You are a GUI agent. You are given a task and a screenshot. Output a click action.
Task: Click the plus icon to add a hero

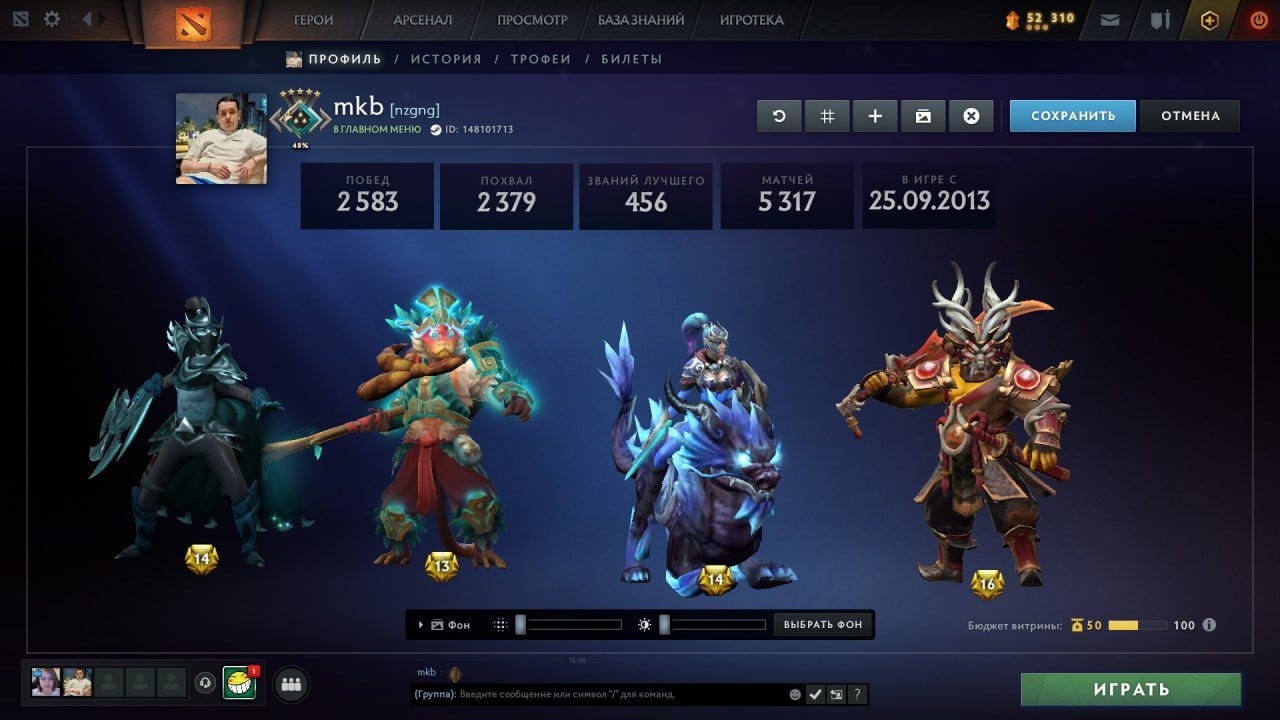[875, 115]
